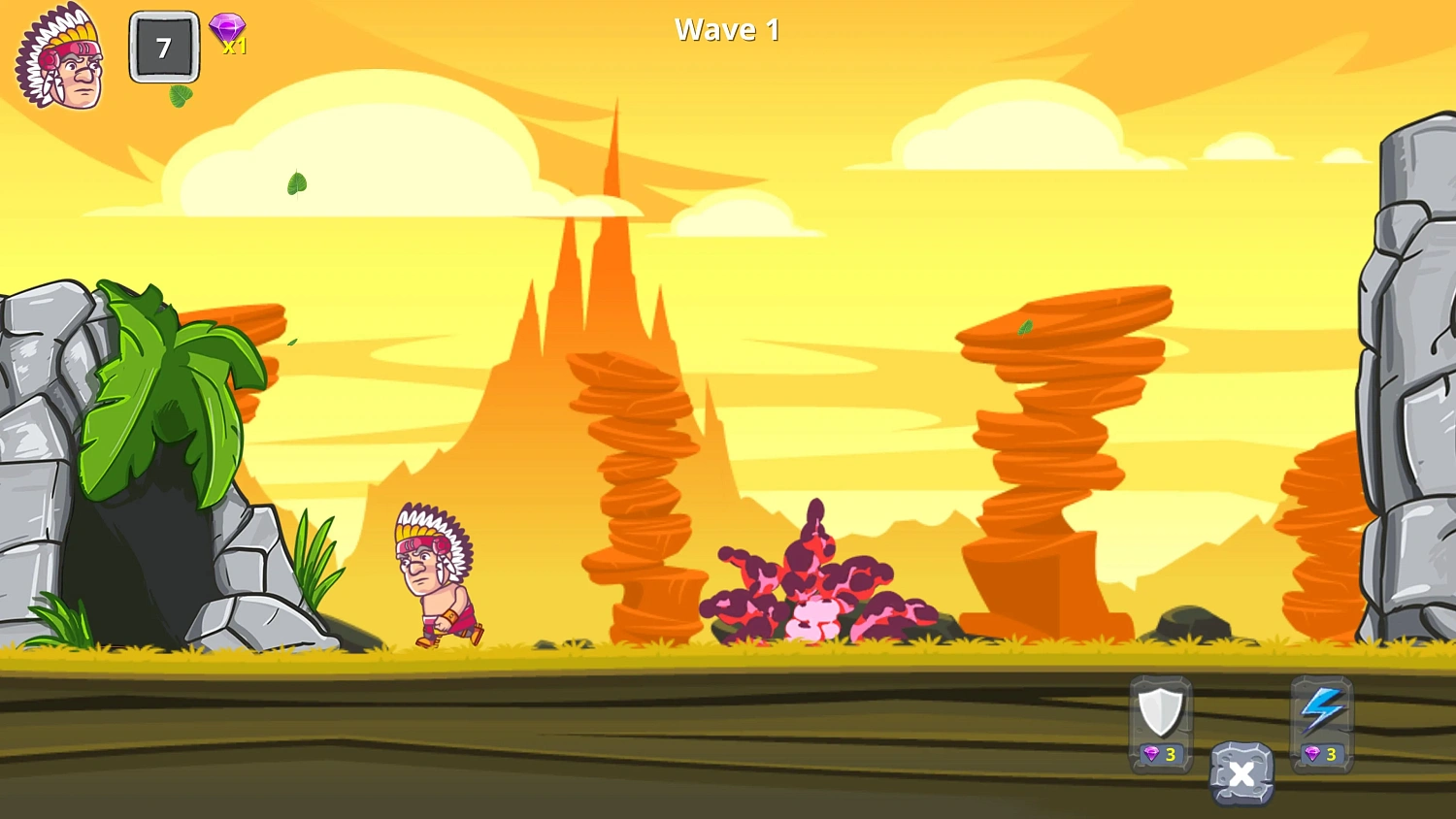Click the gem cost badge under the shield

click(x=1160, y=755)
